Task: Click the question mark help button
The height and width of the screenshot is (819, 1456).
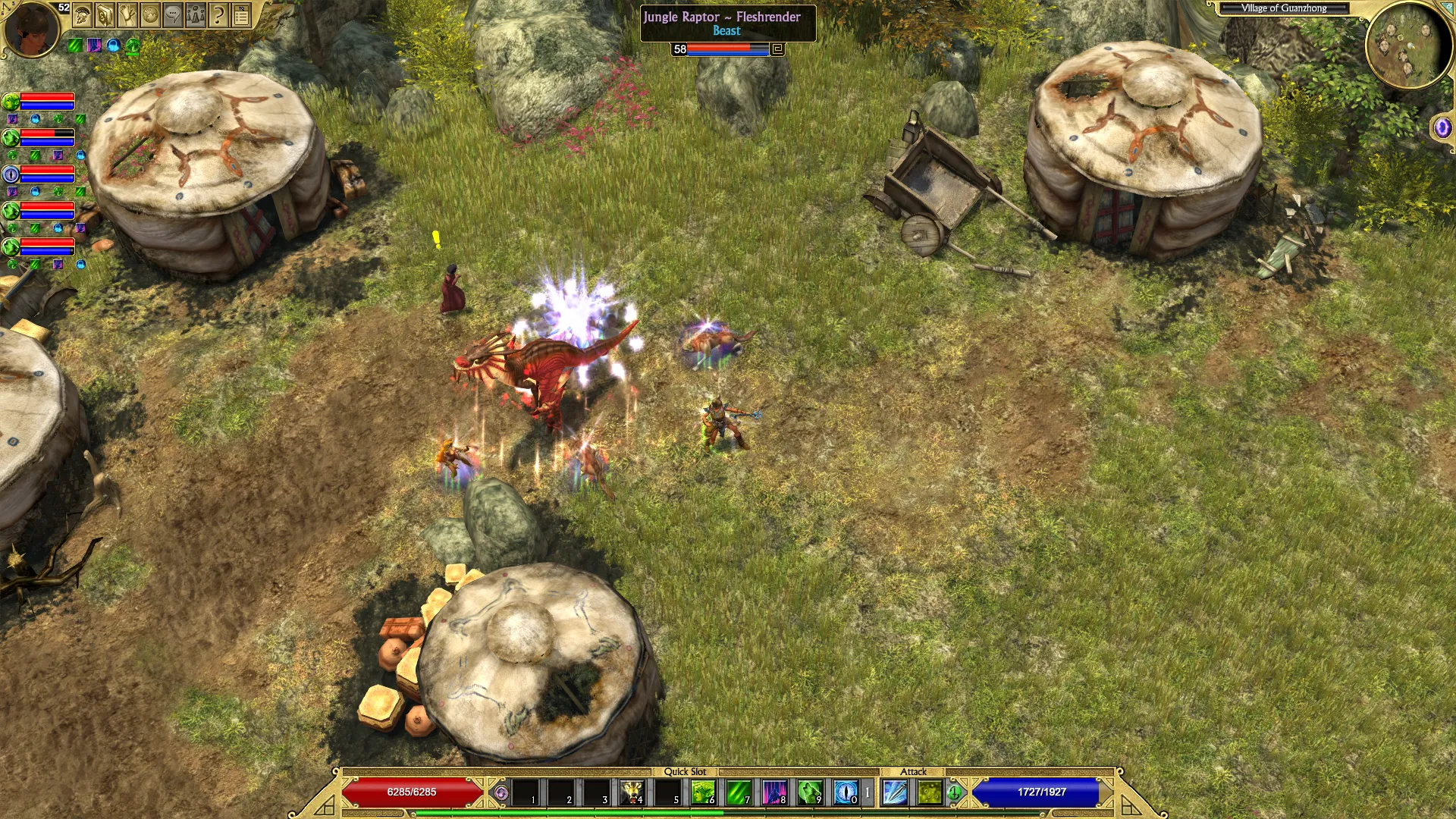Action: pos(218,14)
